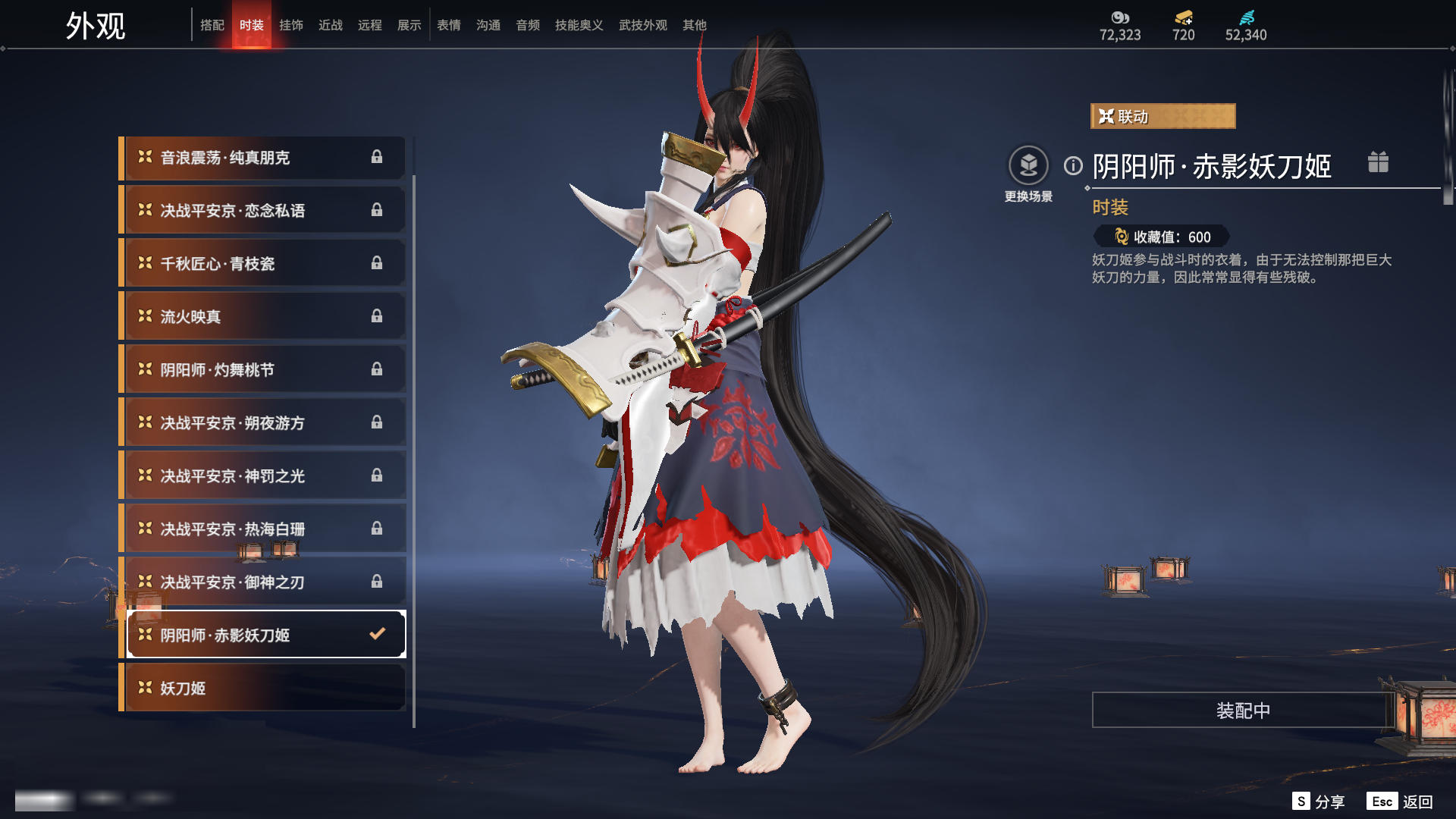Screen dimensions: 1456x819
Task: Click the 返回 back button
Action: pos(1416,802)
